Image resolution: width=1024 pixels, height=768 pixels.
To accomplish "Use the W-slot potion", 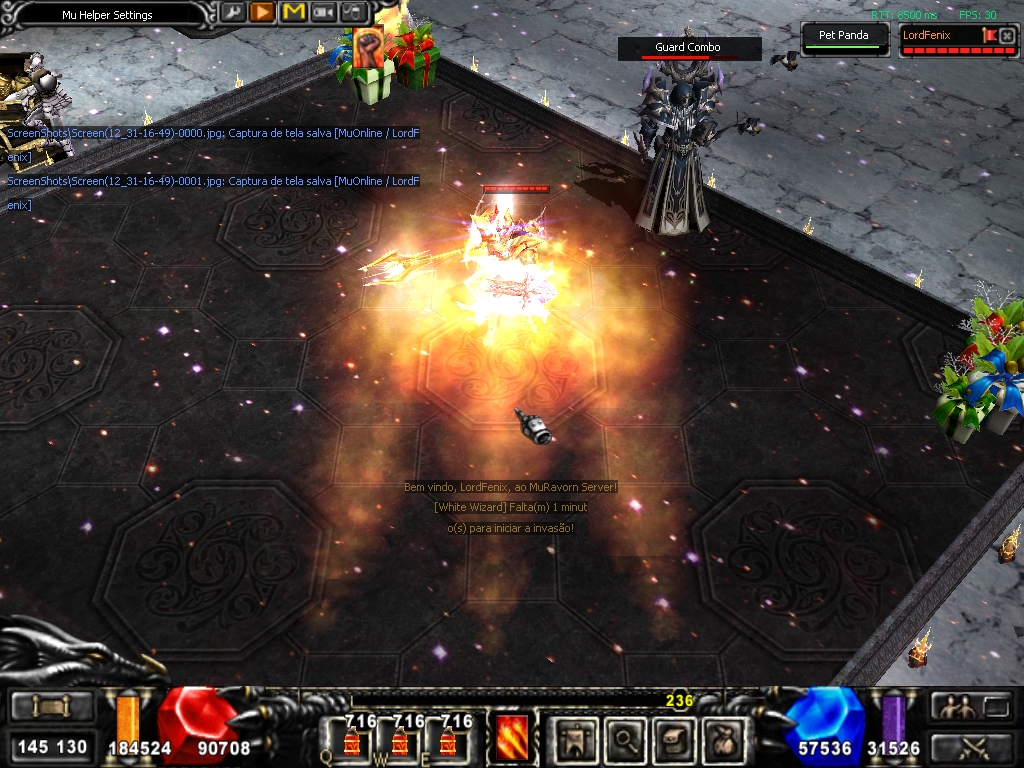I will (400, 742).
